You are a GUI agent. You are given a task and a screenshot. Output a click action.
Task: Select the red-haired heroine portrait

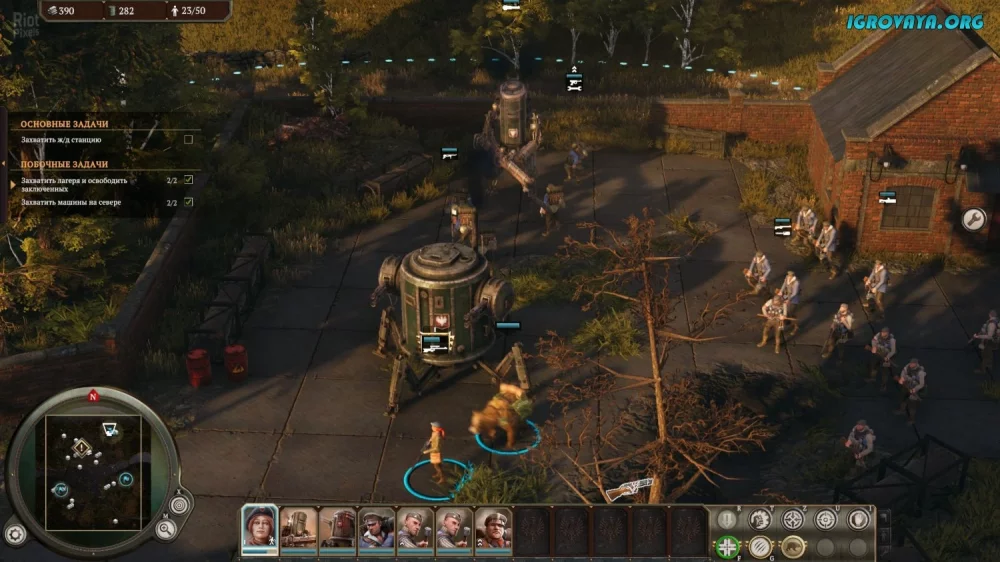(x=259, y=527)
